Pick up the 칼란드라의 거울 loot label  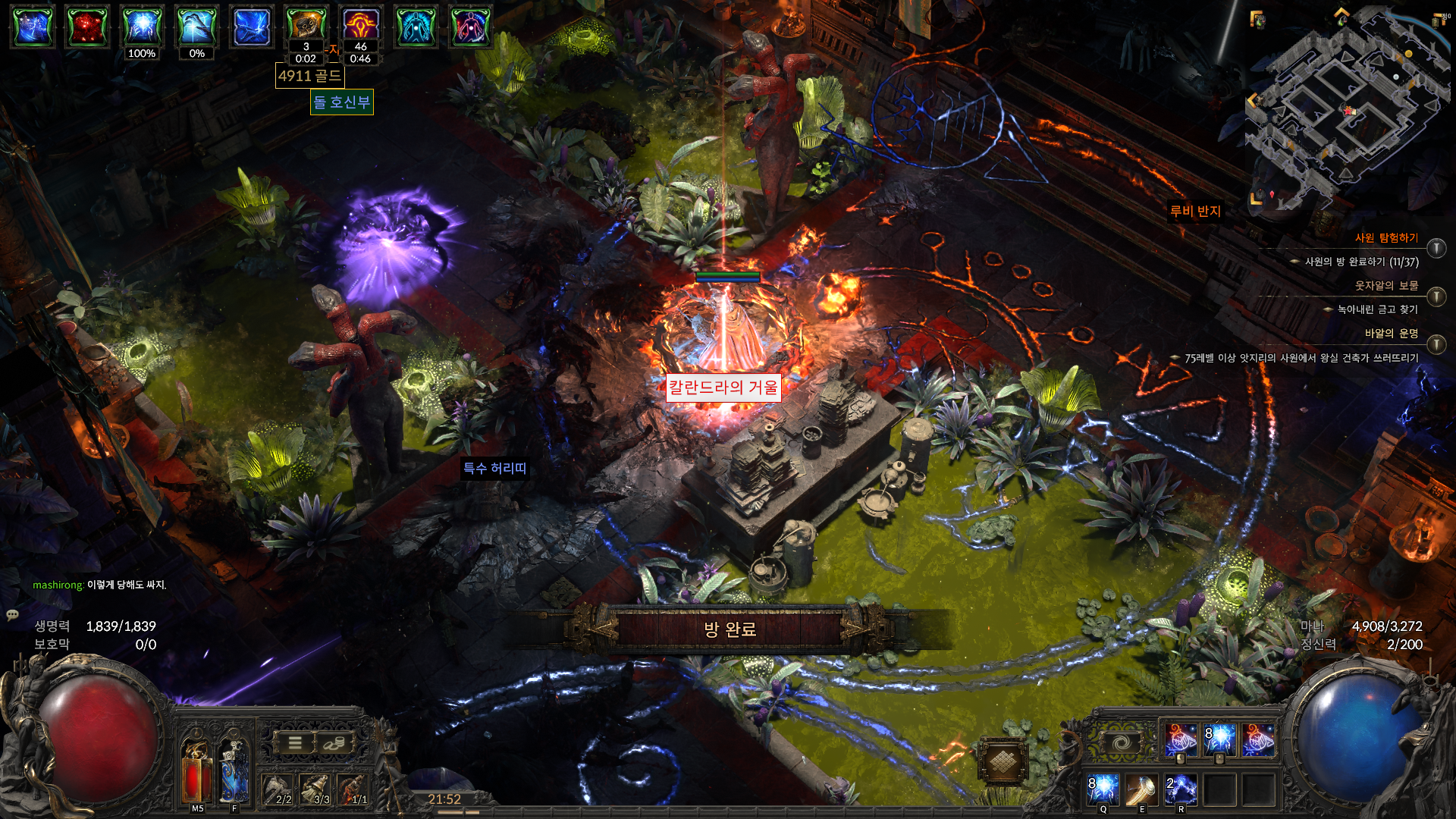point(723,388)
